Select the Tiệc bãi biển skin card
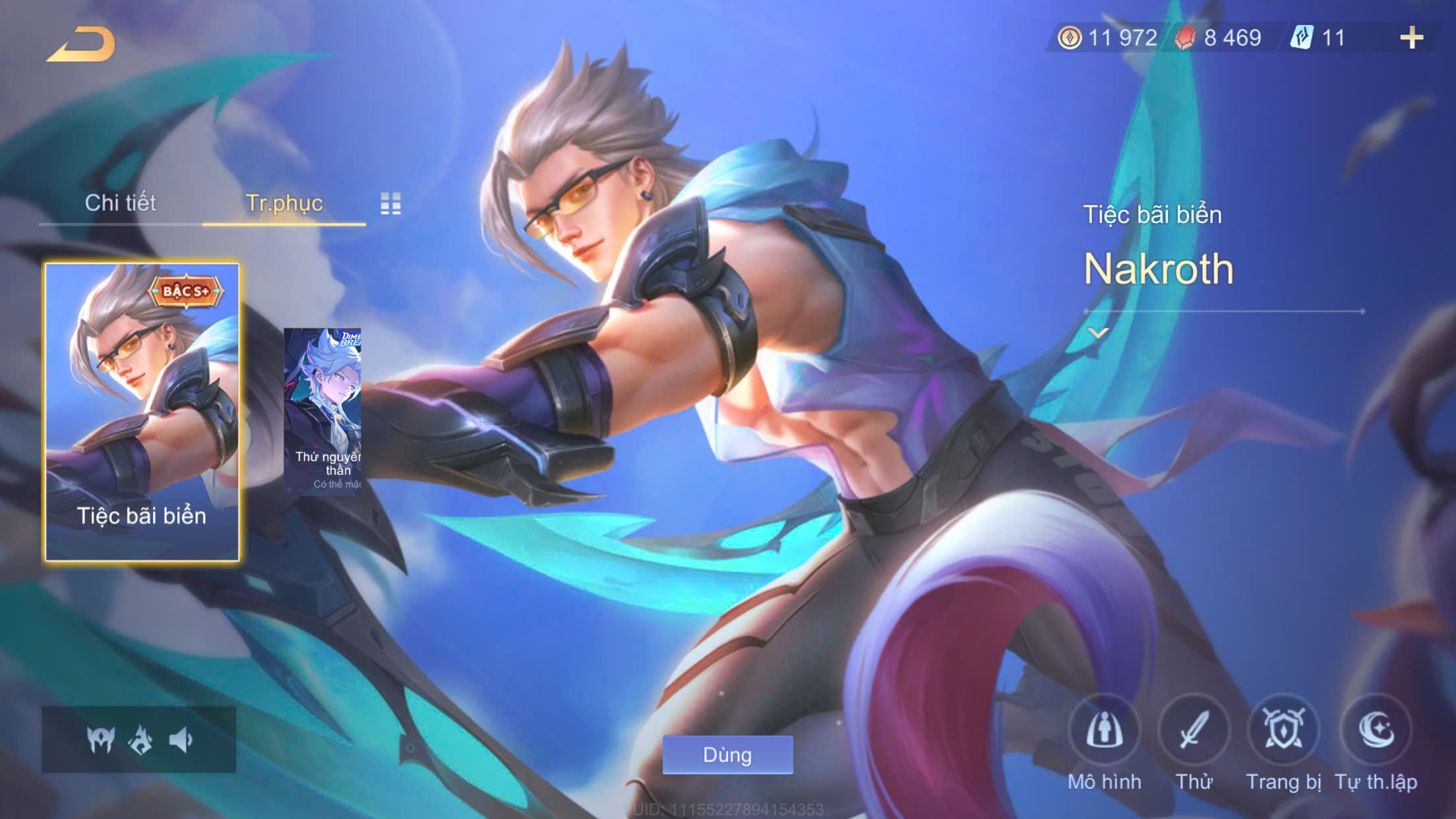 [142, 412]
